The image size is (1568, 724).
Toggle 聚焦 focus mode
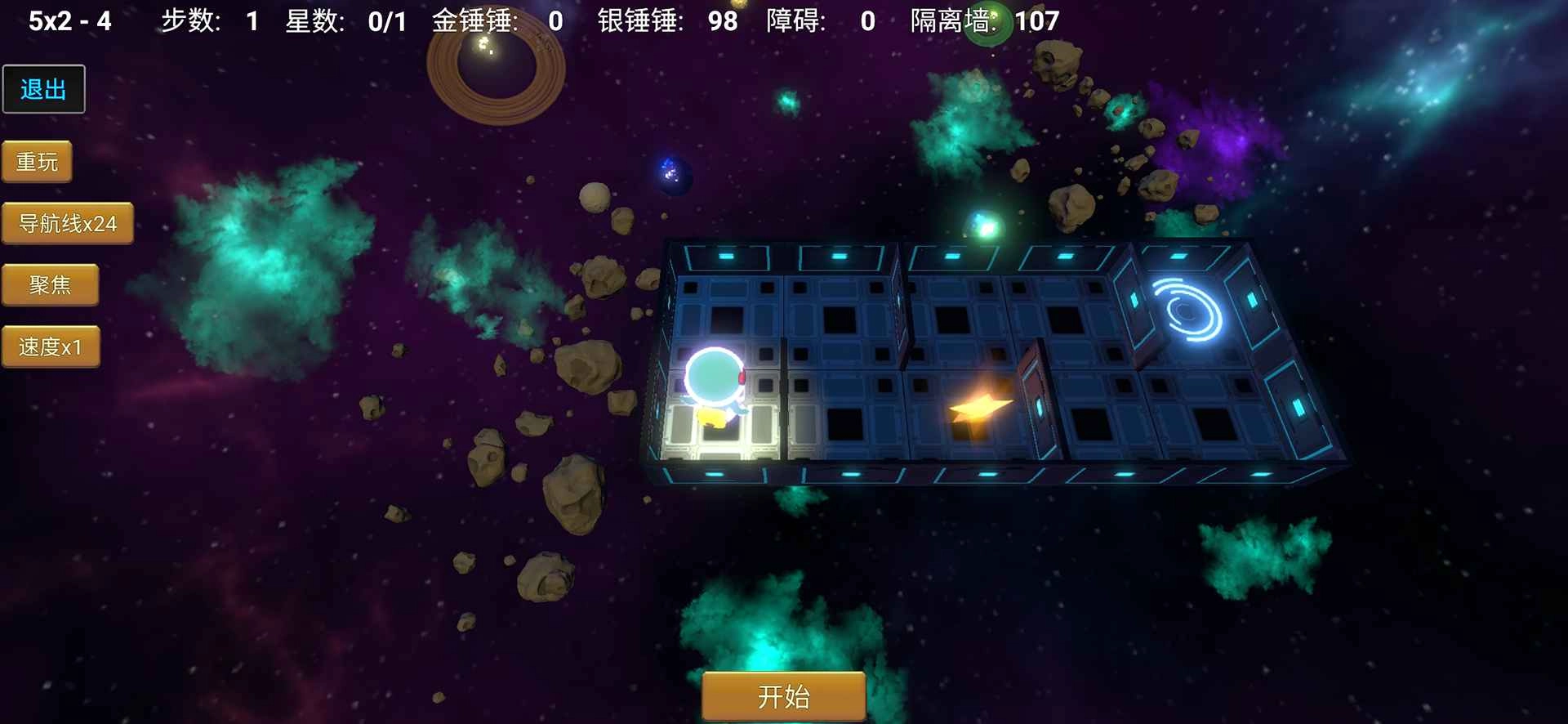click(51, 284)
